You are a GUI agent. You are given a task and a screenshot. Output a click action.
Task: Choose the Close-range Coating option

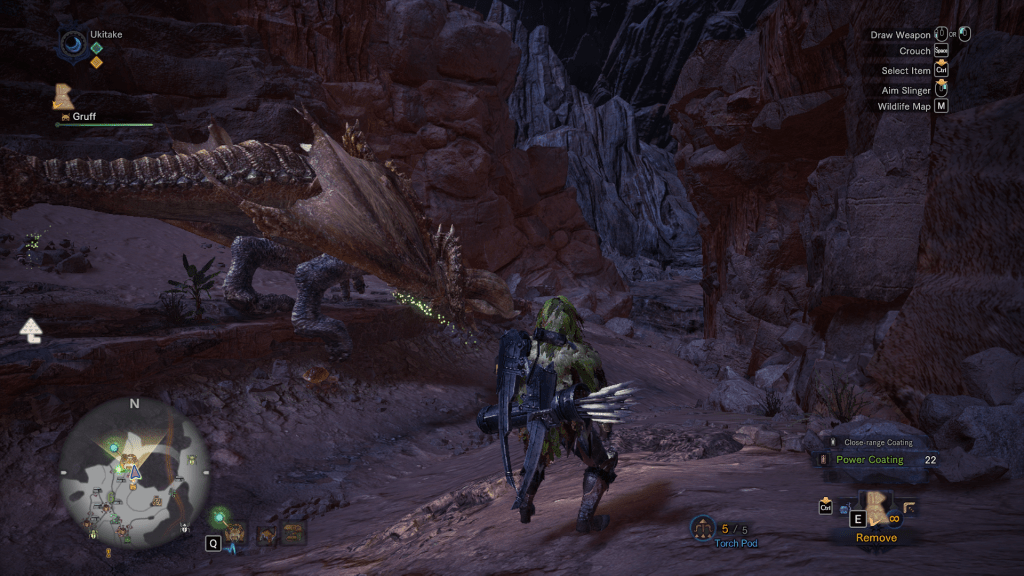click(878, 442)
